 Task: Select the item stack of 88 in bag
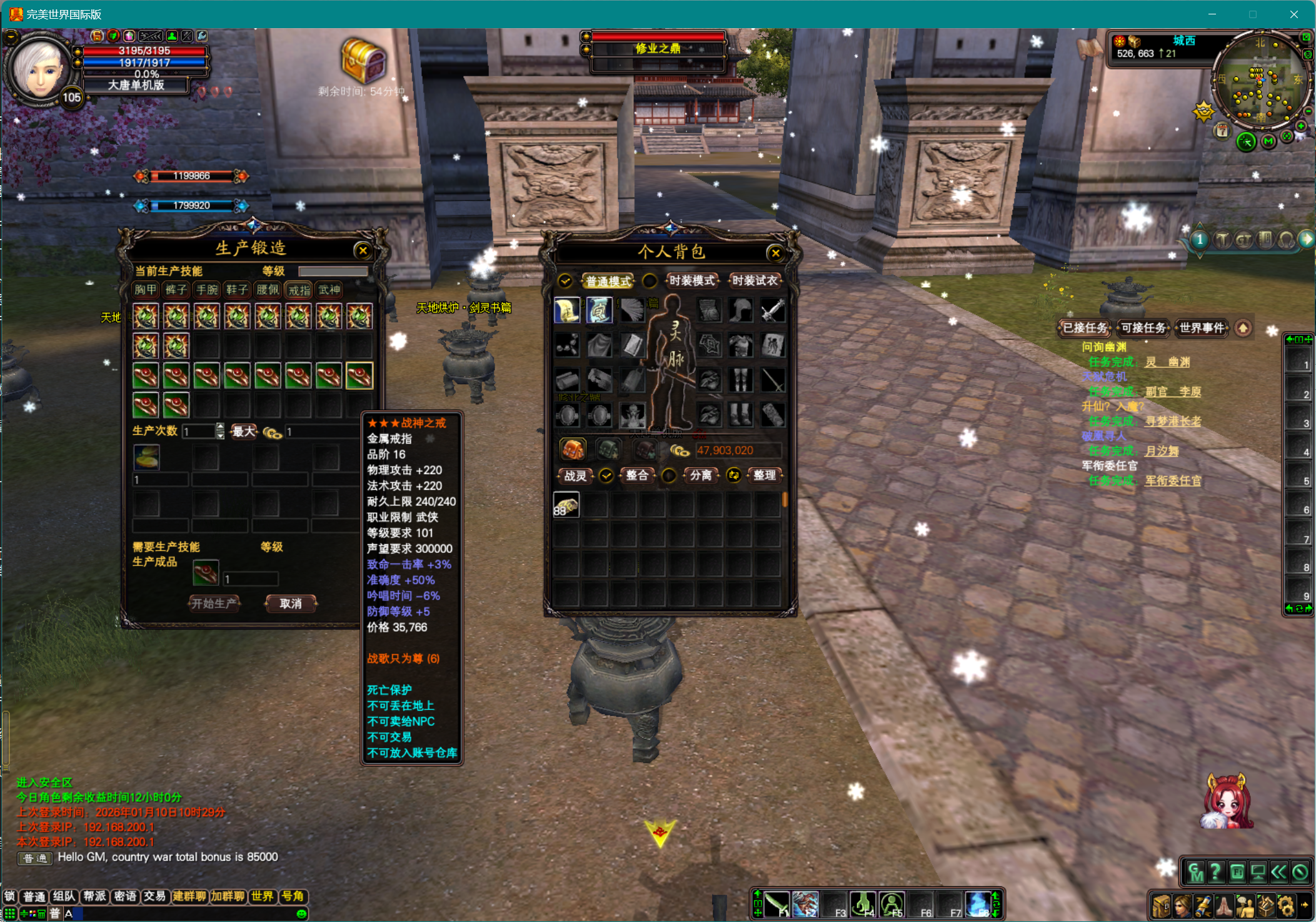[x=566, y=505]
